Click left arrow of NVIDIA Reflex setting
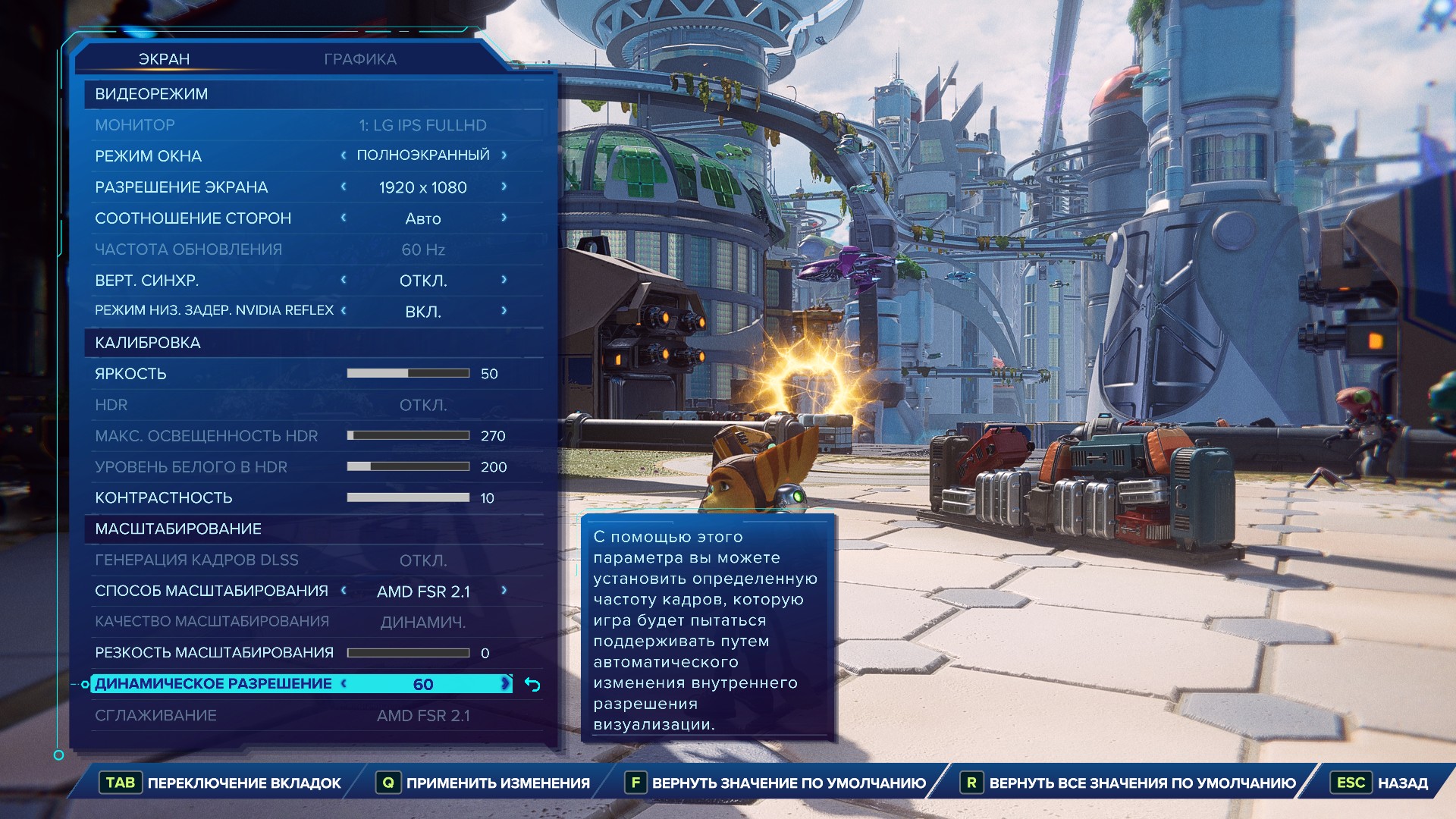This screenshot has width=1456, height=819. coord(344,310)
